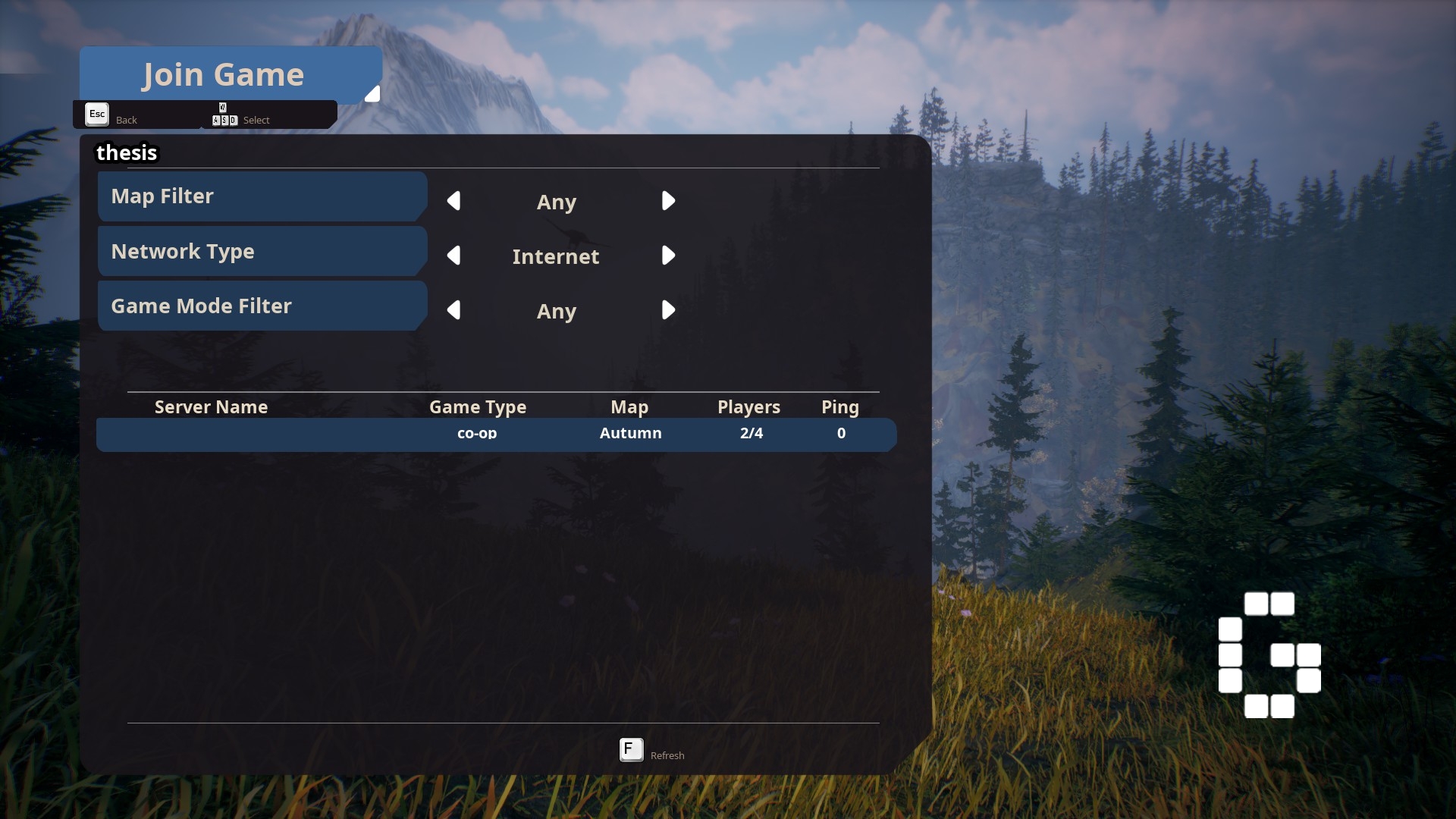Open the Map Filter option

[x=261, y=196]
